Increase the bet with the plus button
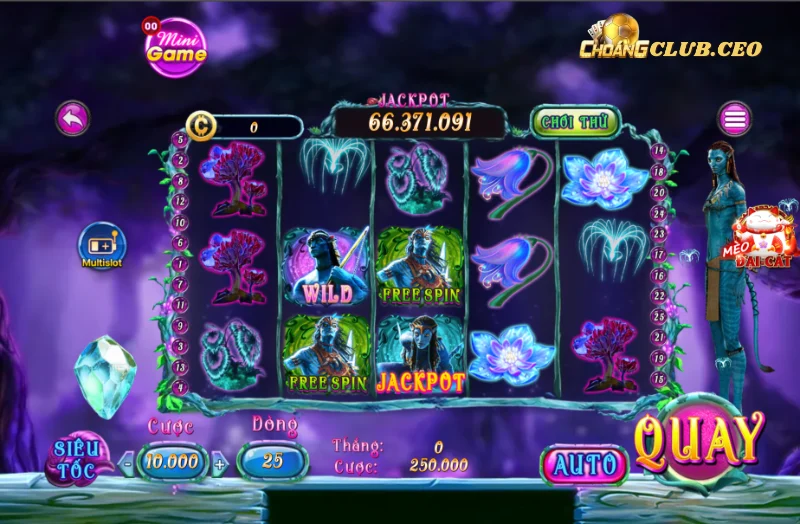 tap(220, 463)
